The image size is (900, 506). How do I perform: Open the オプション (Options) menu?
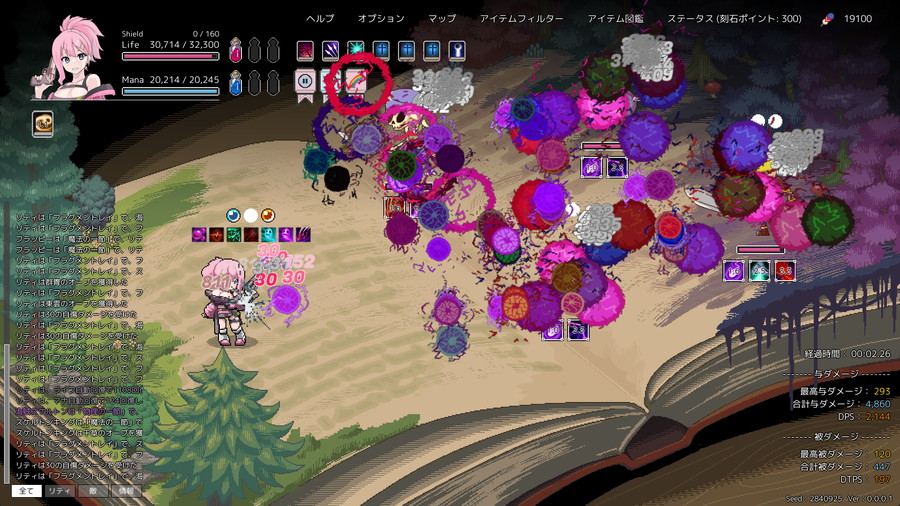(x=381, y=19)
